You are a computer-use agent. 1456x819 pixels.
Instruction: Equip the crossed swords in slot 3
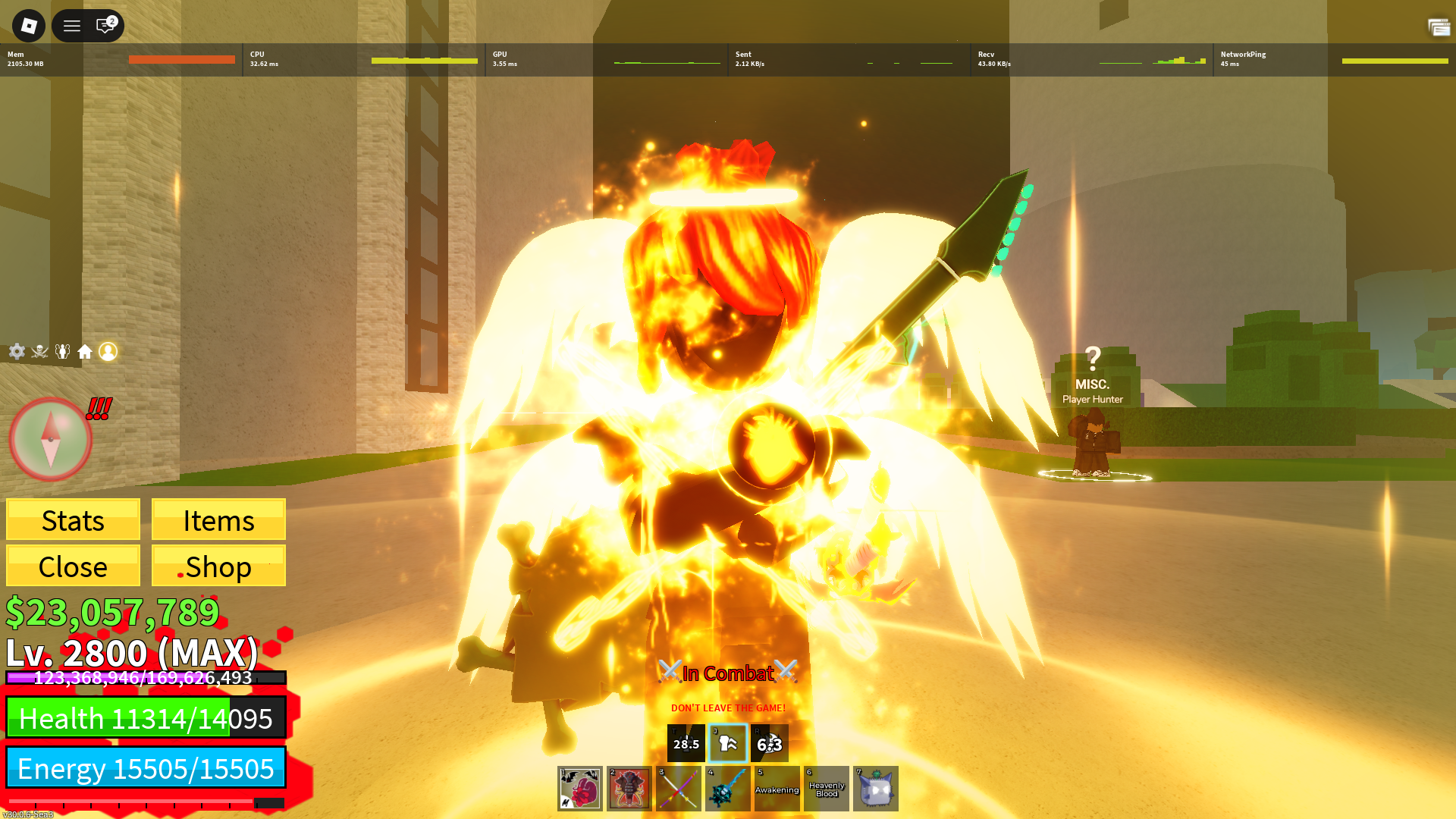679,789
